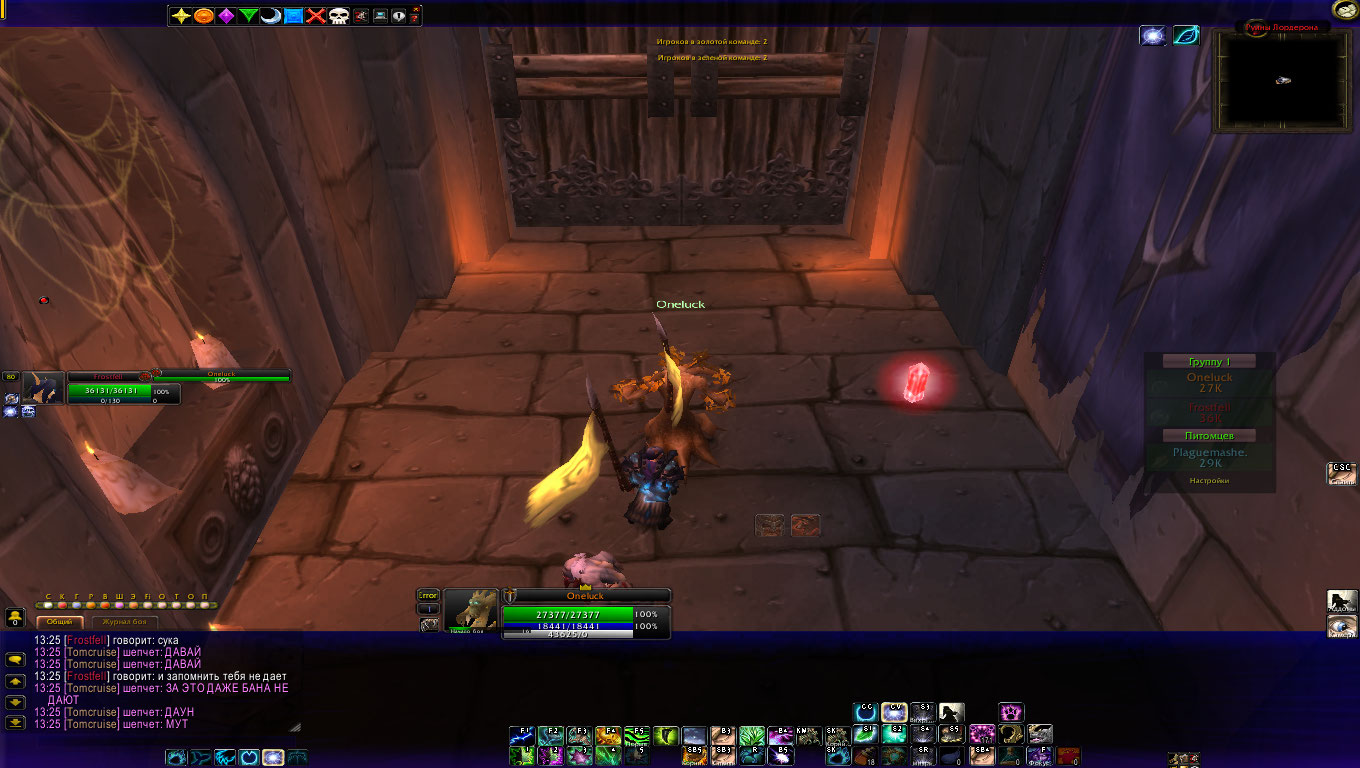Use the F4 orange ability icon

tap(608, 736)
